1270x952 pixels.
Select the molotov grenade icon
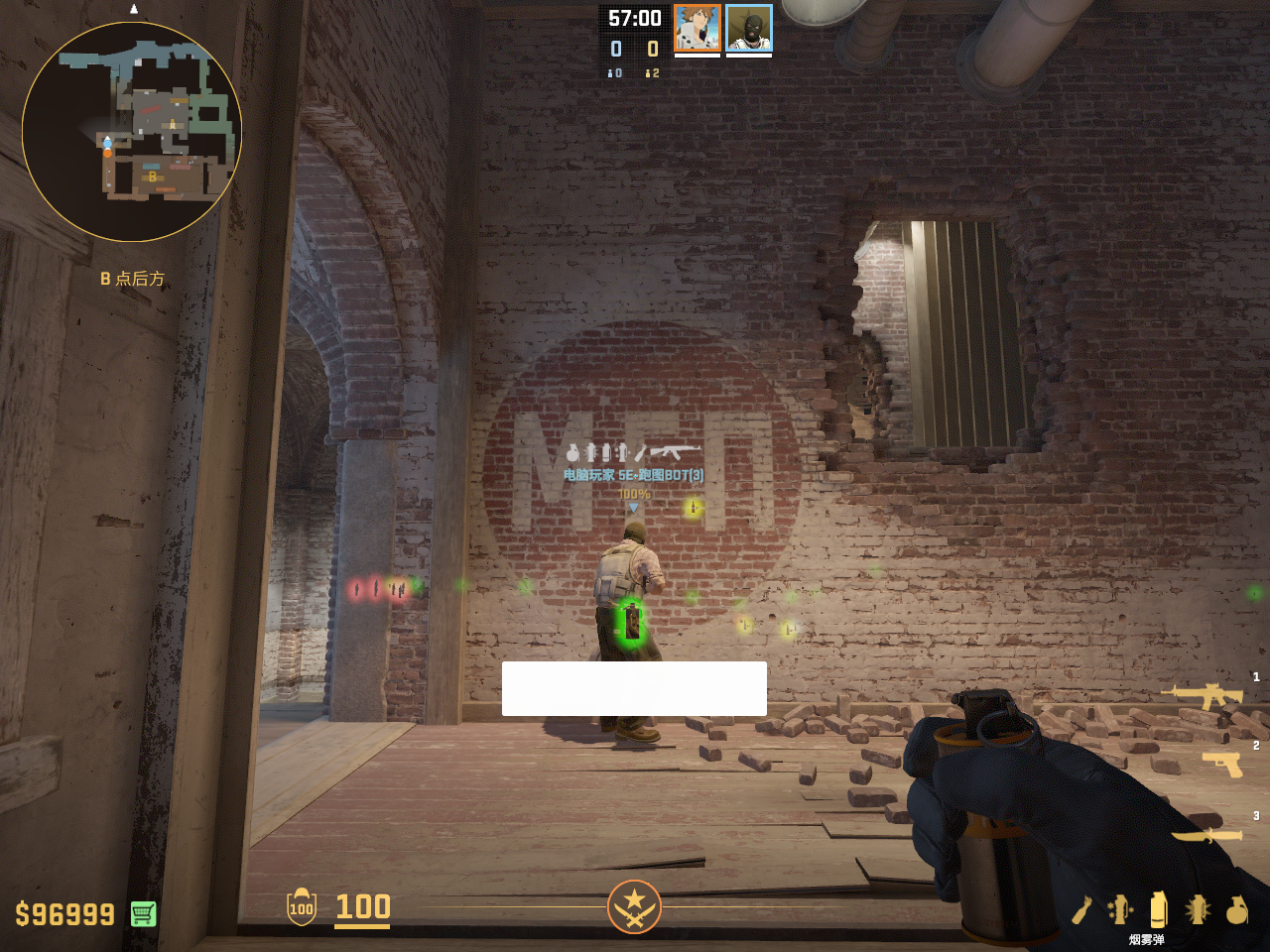click(1081, 909)
